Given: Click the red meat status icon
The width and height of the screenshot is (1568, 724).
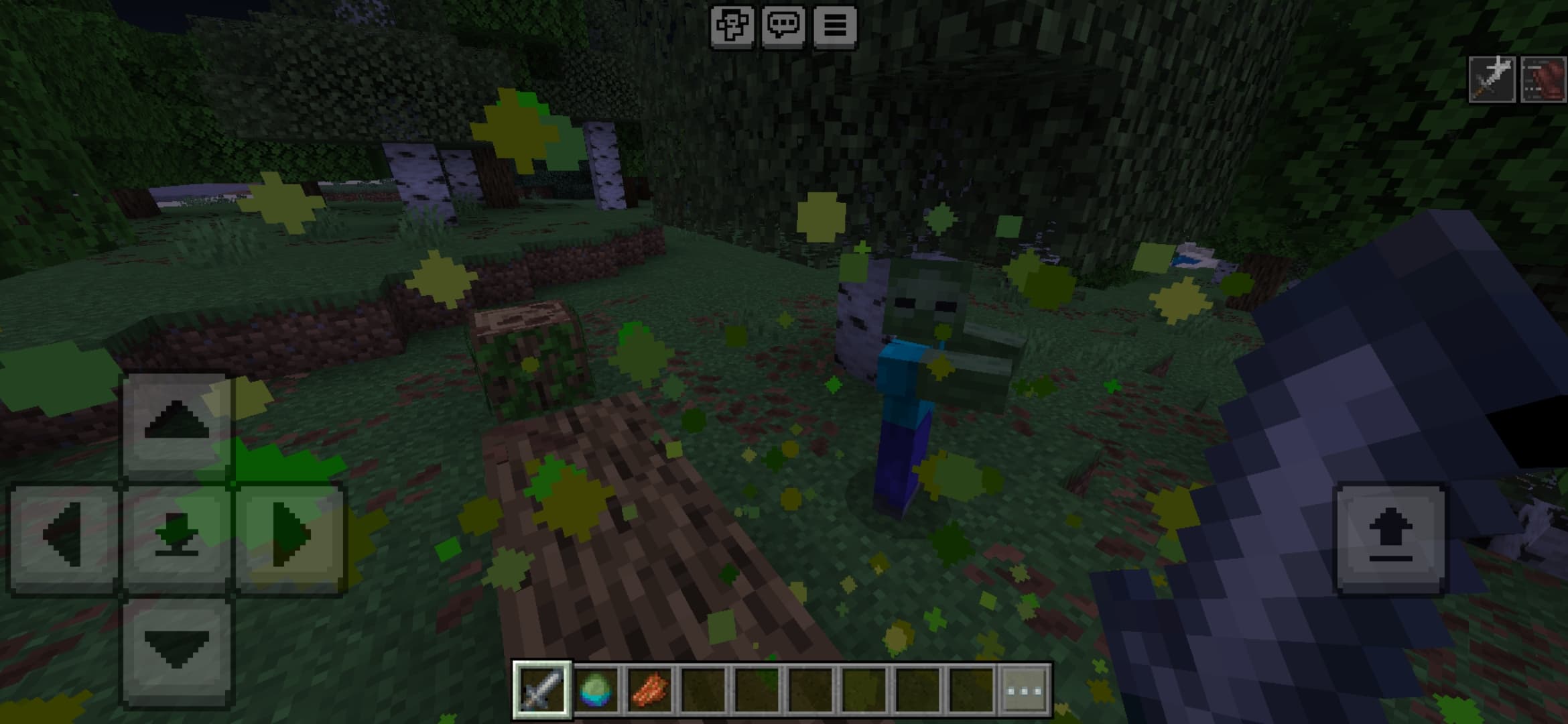Looking at the screenshot, I should [x=1544, y=80].
